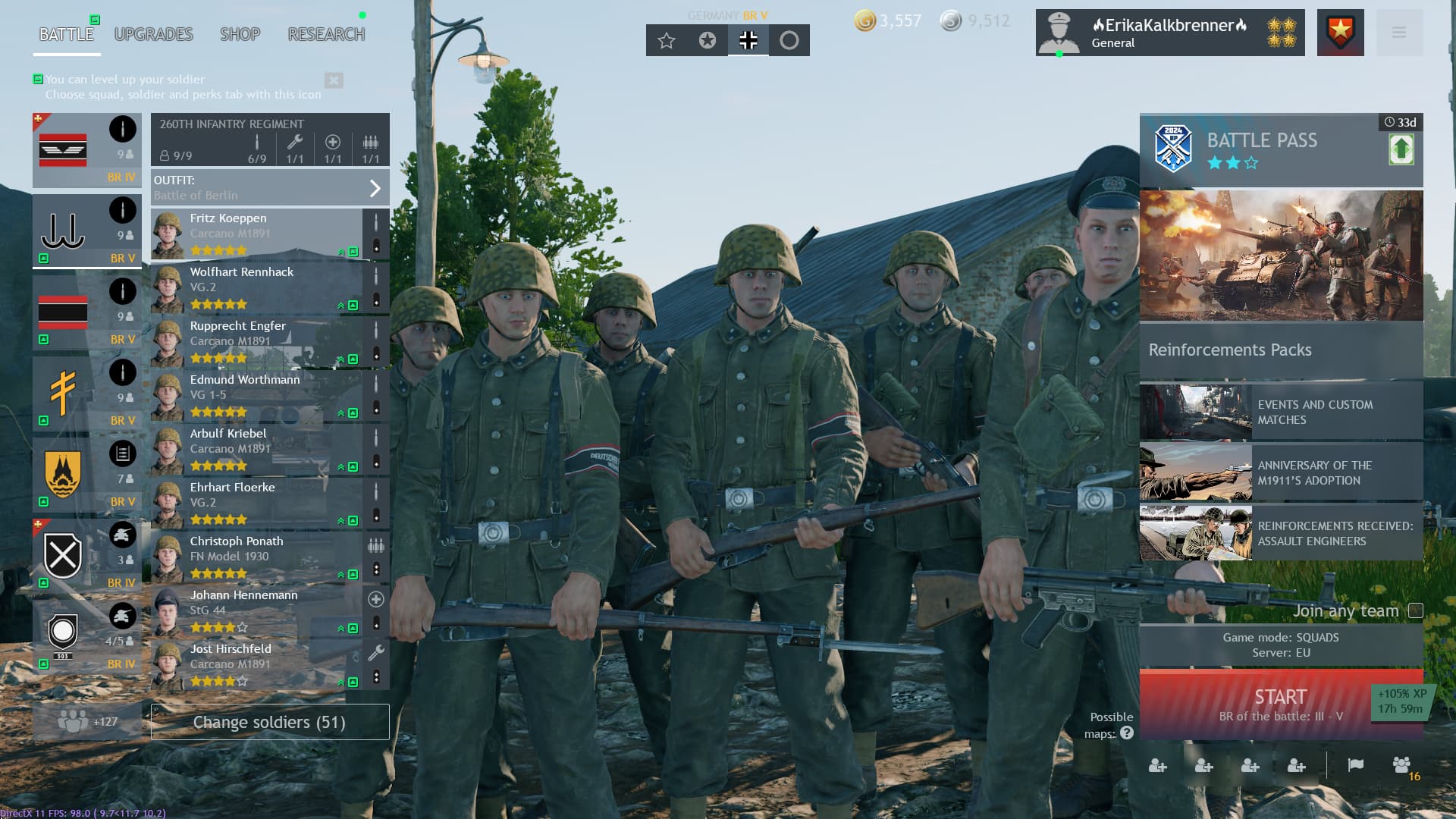Image resolution: width=1456 pixels, height=819 pixels.
Task: Select soldier Fritz Koeppen
Action: (256, 234)
